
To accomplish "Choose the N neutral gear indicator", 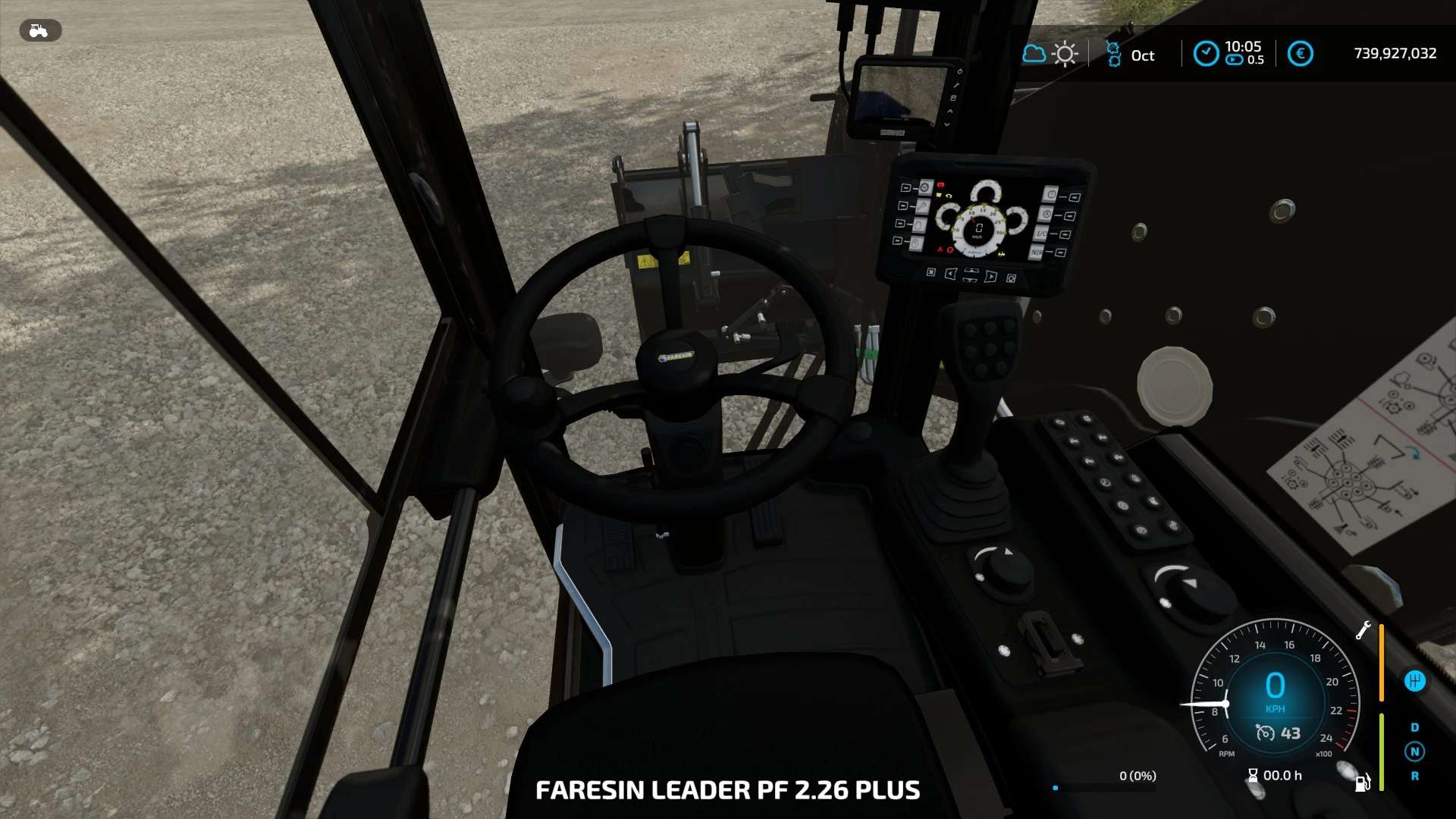I will pyautogui.click(x=1414, y=752).
